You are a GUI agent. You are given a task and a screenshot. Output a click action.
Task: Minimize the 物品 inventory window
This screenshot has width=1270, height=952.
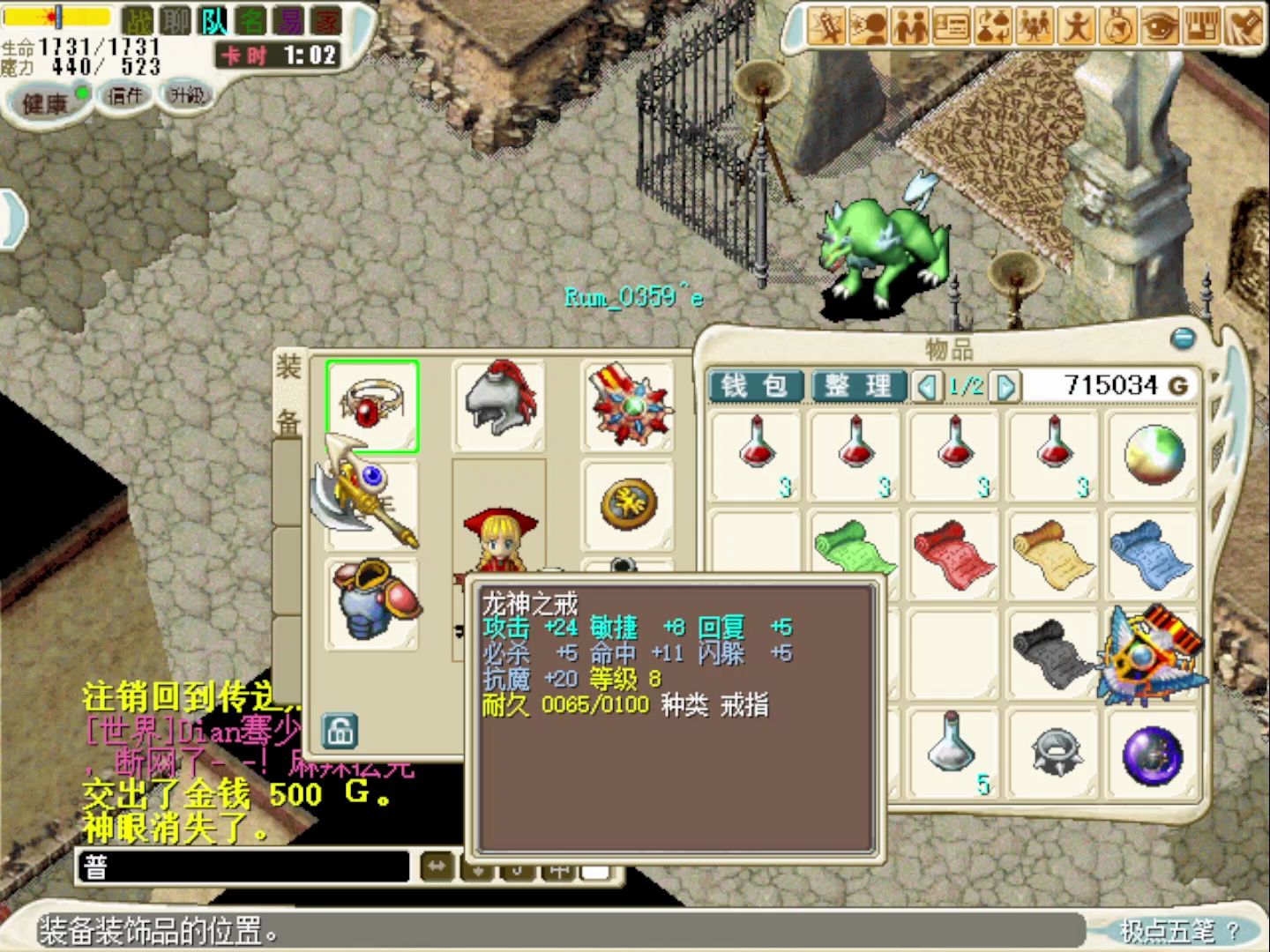[x=1182, y=338]
